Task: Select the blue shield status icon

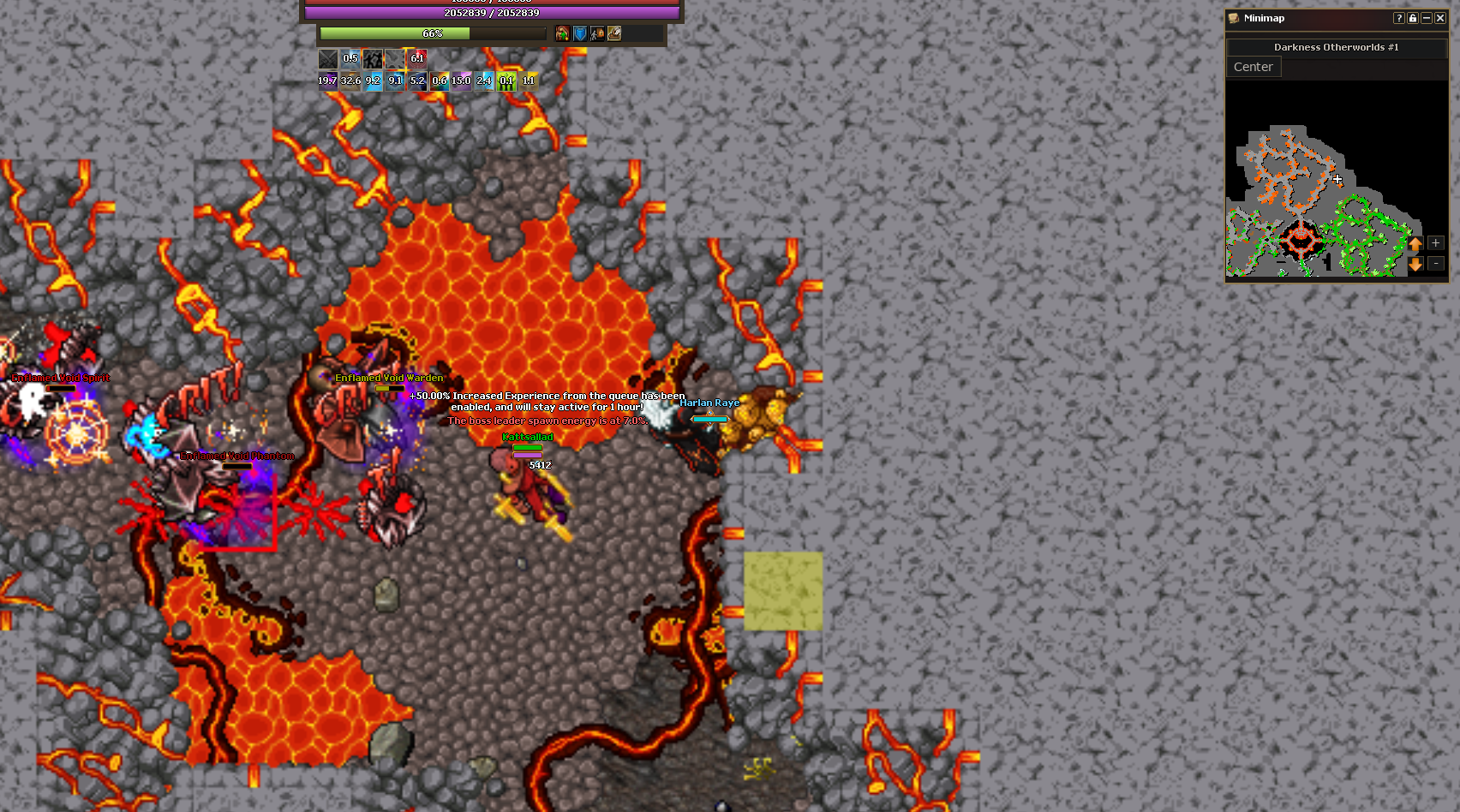Action: click(x=580, y=33)
